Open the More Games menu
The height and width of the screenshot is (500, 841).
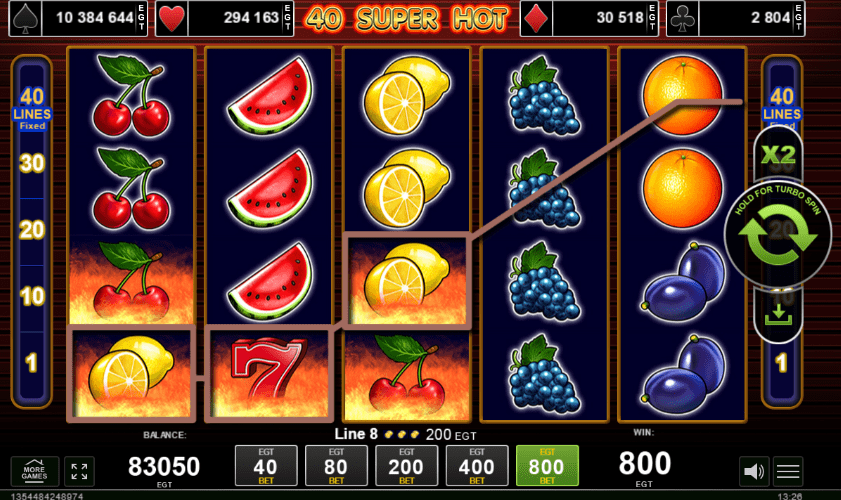pos(35,470)
